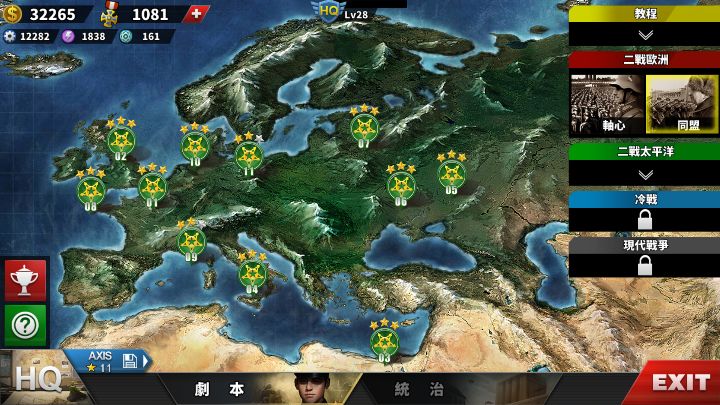Open mission 10 on the map
The image size is (720, 405).
[195, 146]
